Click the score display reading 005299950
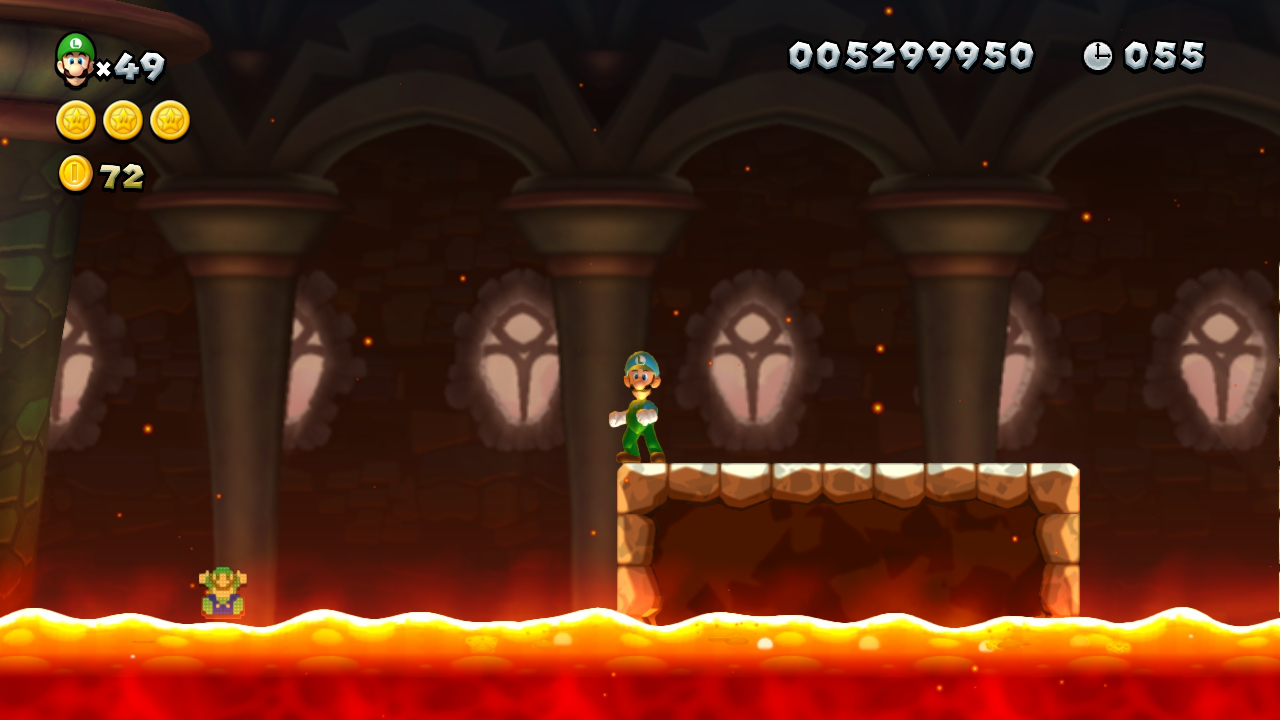Image resolution: width=1280 pixels, height=720 pixels. pyautogui.click(x=910, y=57)
